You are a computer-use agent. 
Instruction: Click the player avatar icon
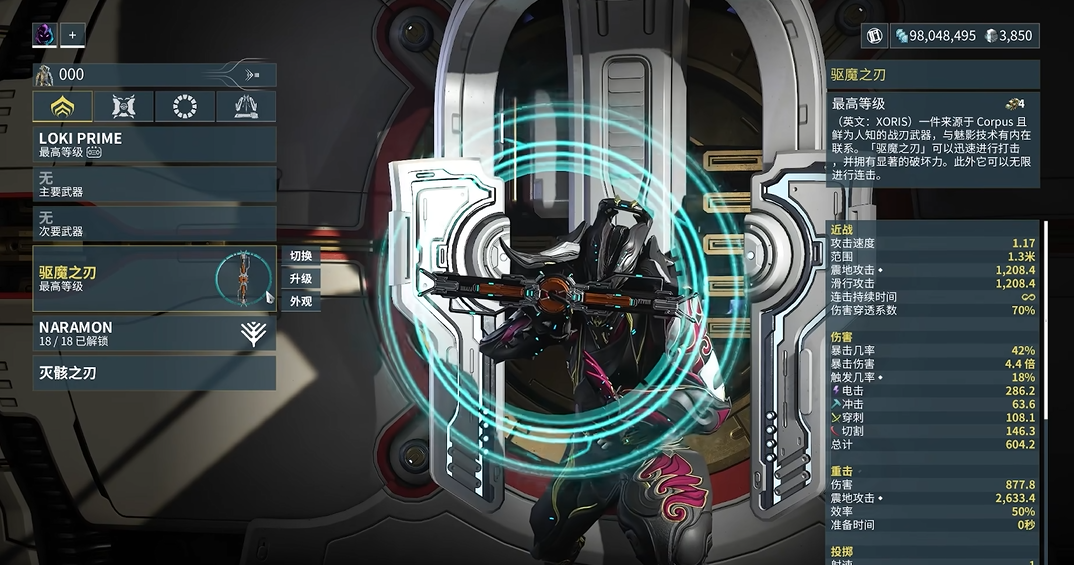point(45,36)
